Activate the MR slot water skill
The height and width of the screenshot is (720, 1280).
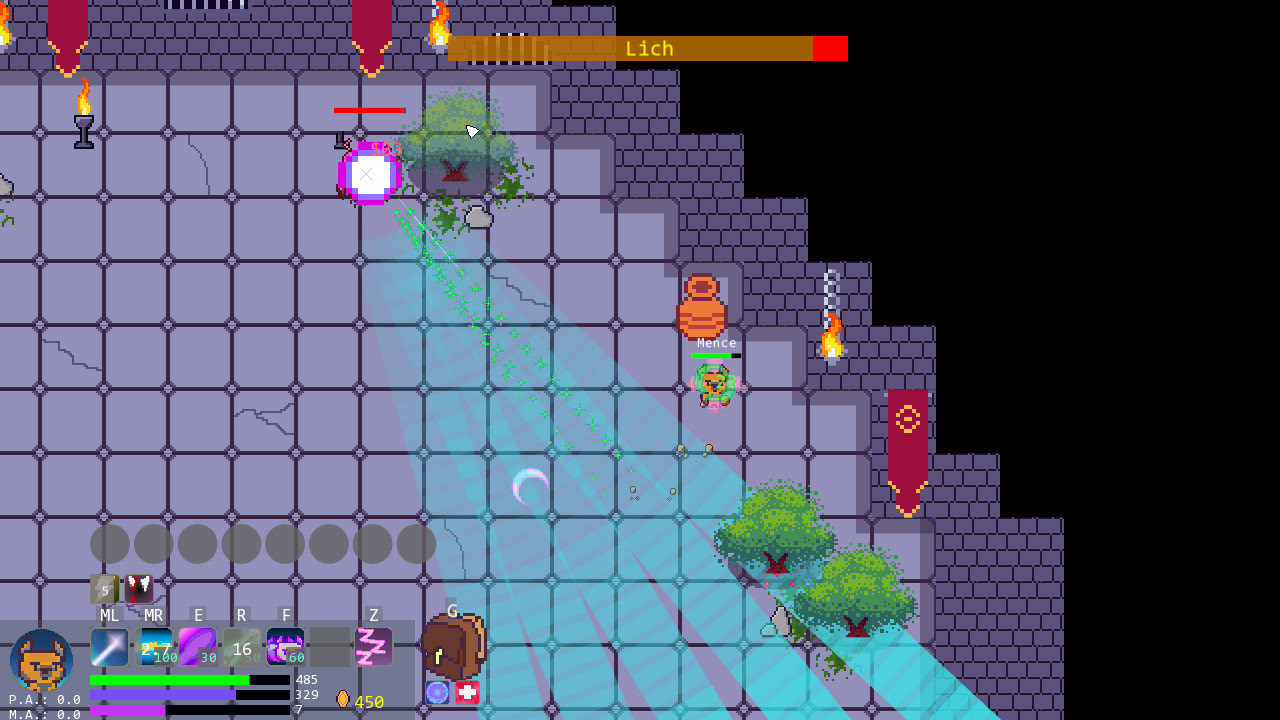coord(152,647)
